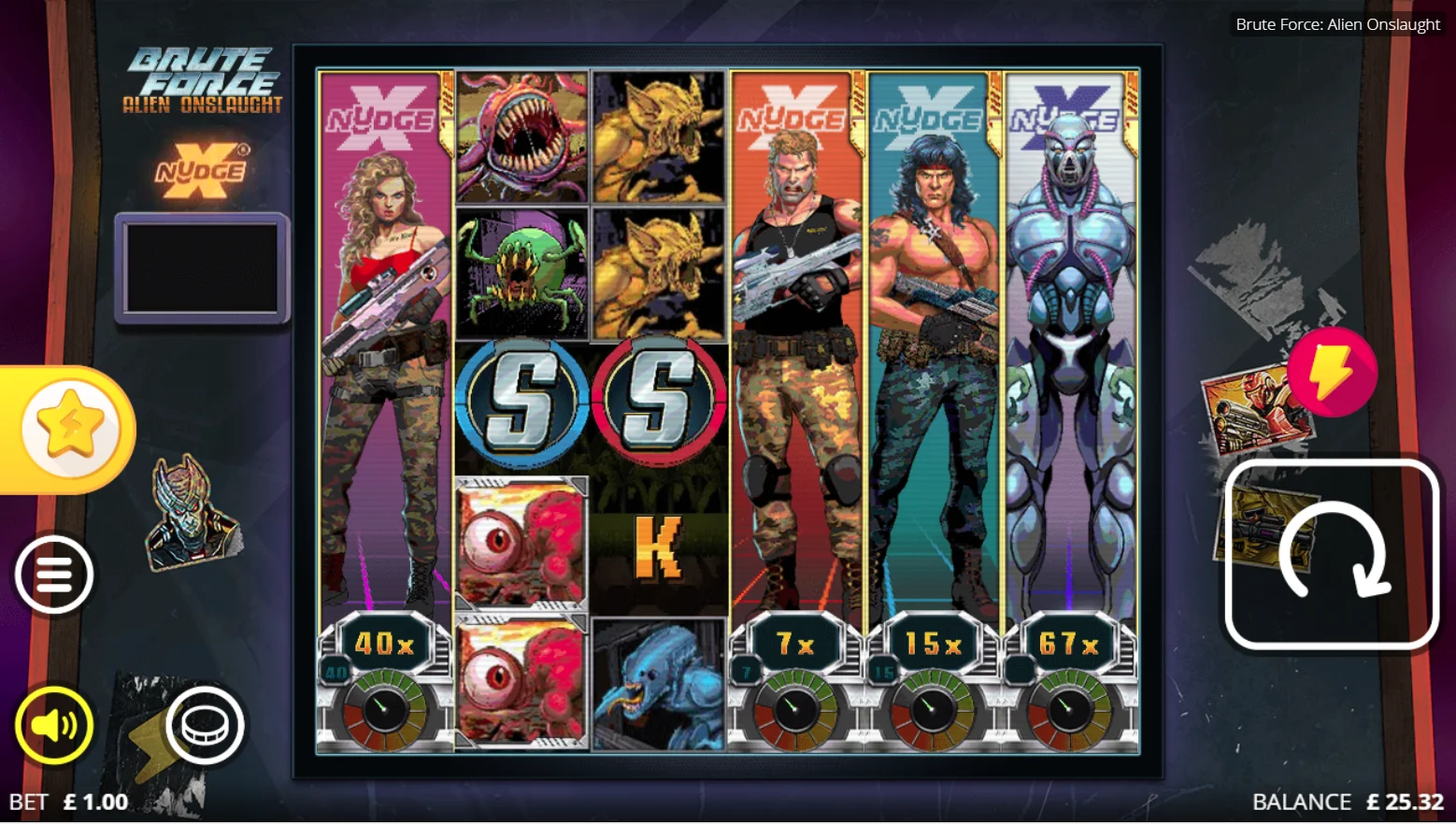Click the coin icon to switch coin mode
This screenshot has height=824, width=1456.
click(x=205, y=725)
